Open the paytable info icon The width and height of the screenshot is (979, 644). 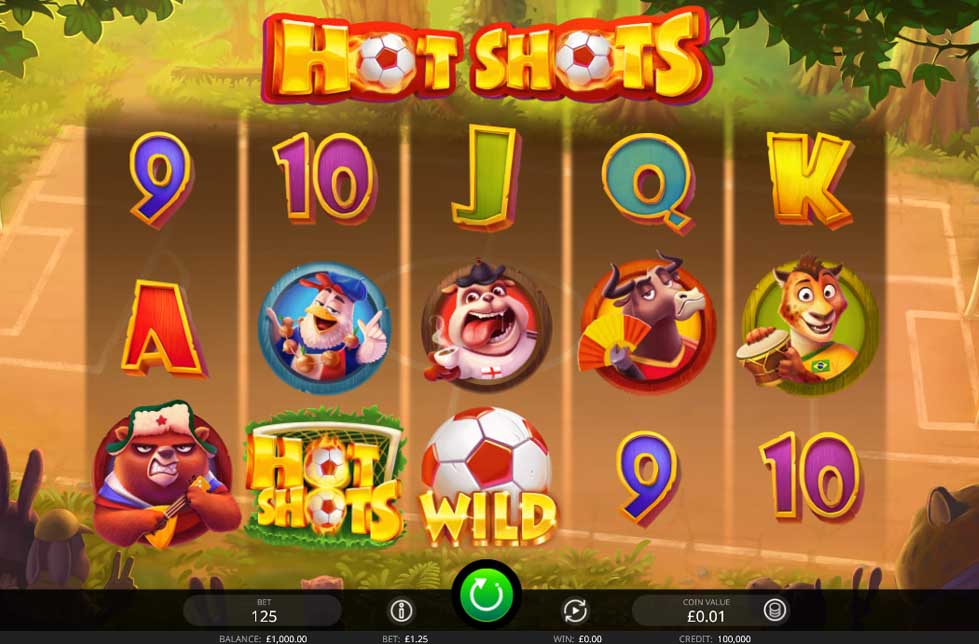401,610
